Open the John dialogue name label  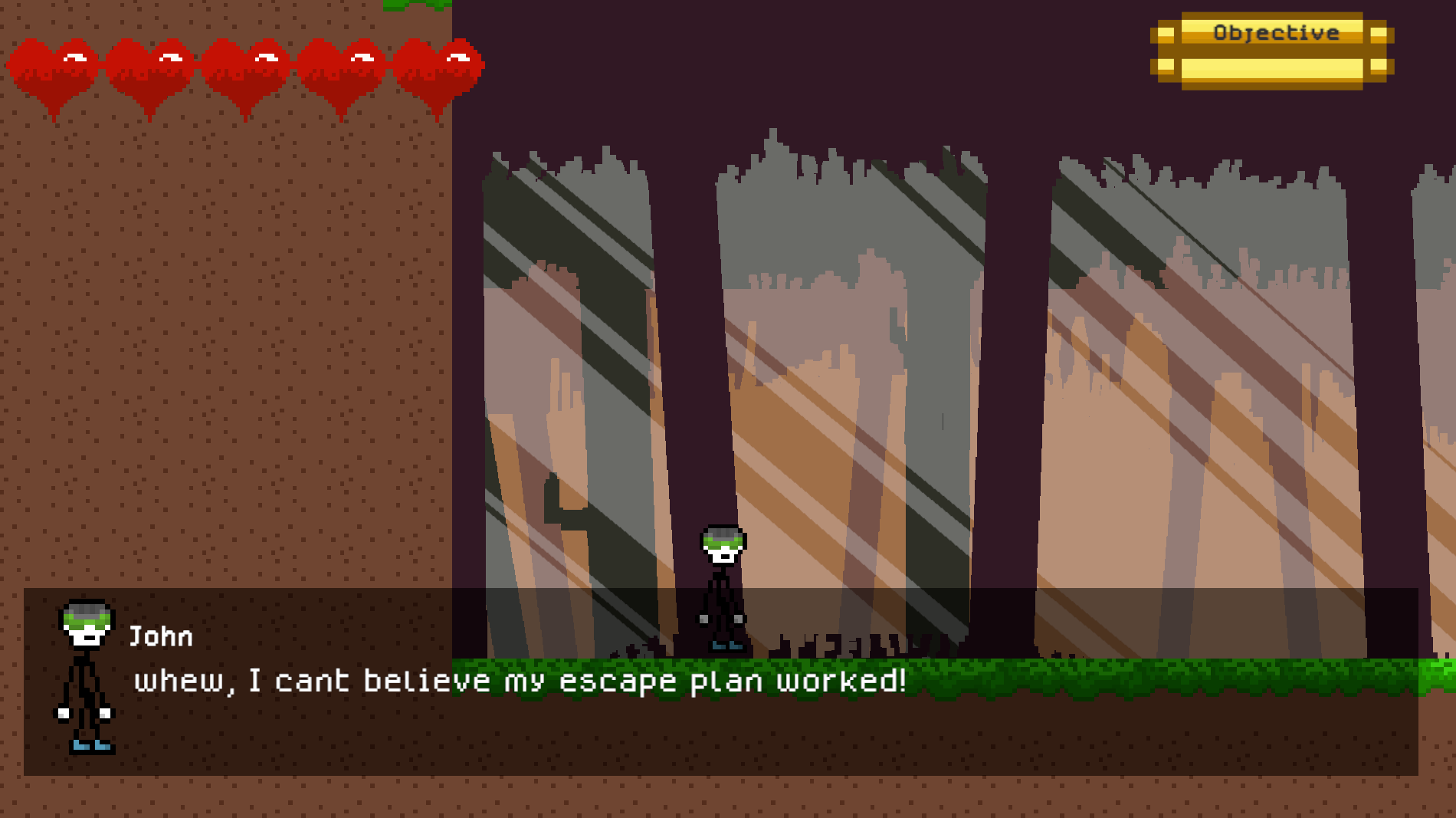(161, 635)
